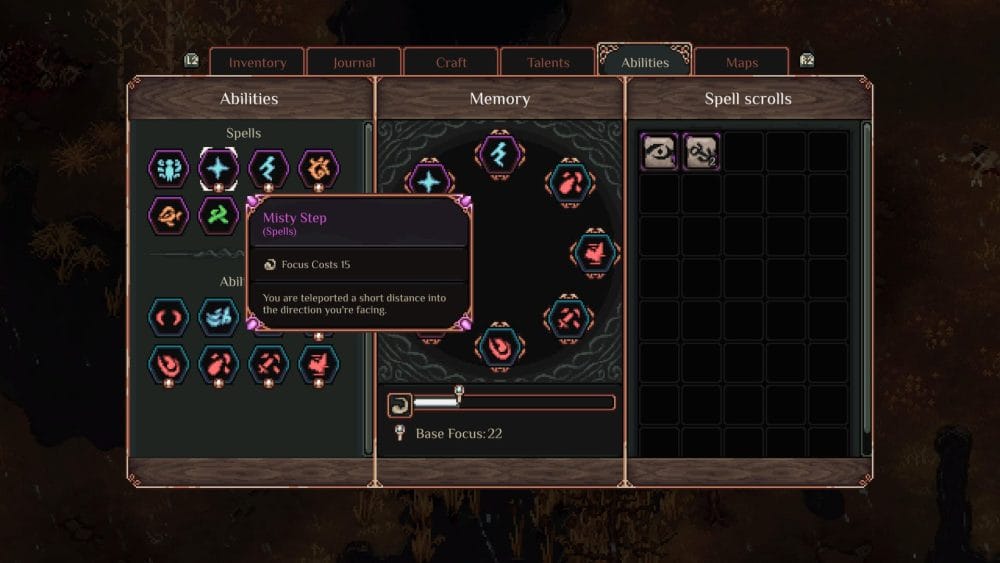Choose the green spell icon
This screenshot has height=563, width=1000.
pyautogui.click(x=218, y=215)
